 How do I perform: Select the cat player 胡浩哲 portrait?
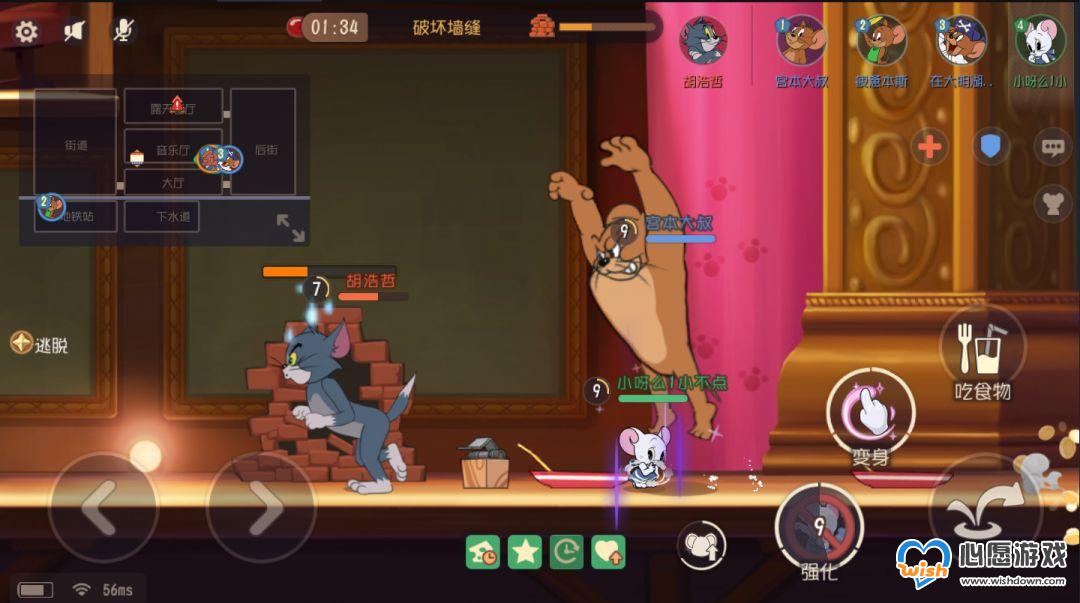(x=703, y=41)
